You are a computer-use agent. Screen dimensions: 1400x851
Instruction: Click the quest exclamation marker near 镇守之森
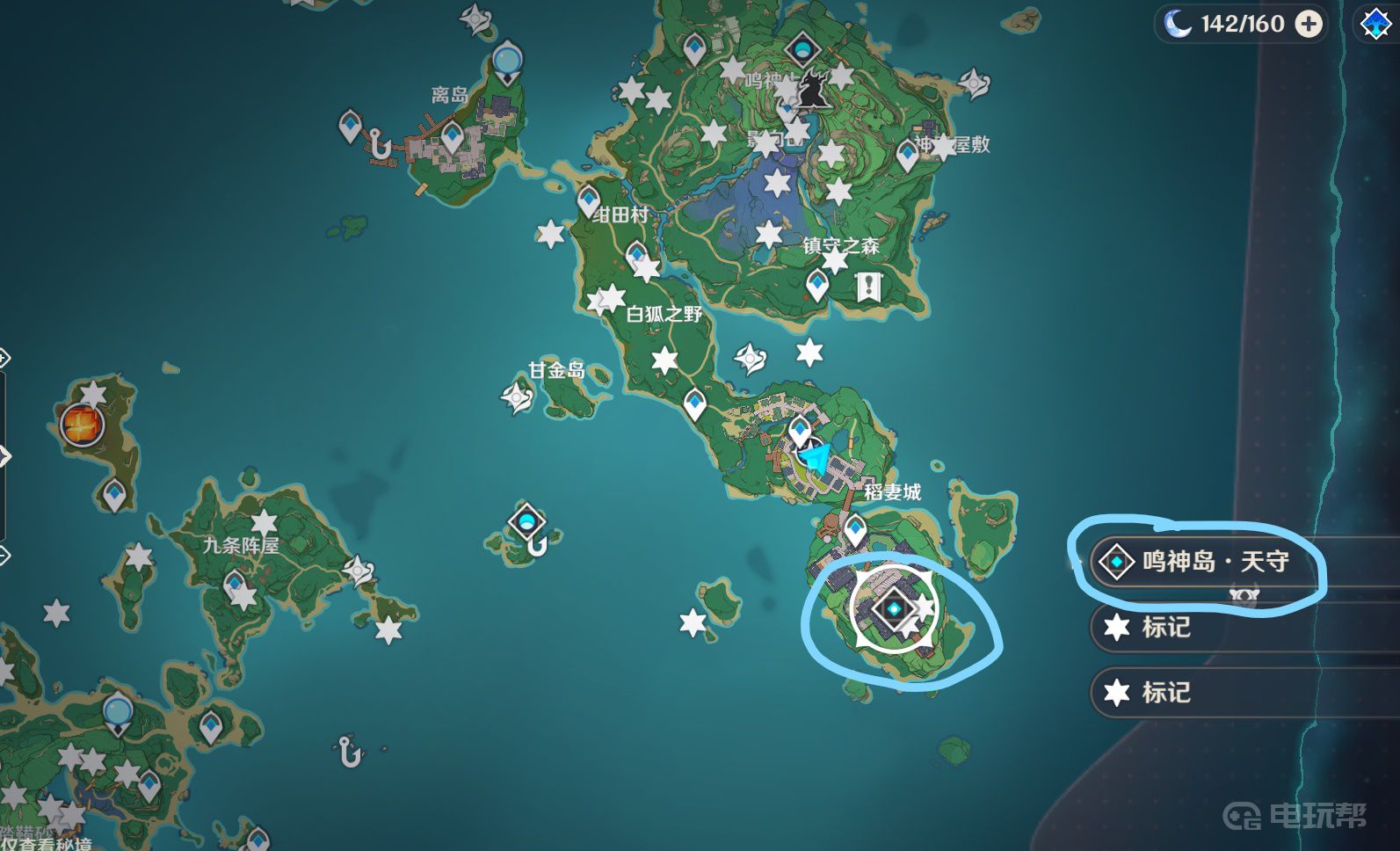[869, 286]
